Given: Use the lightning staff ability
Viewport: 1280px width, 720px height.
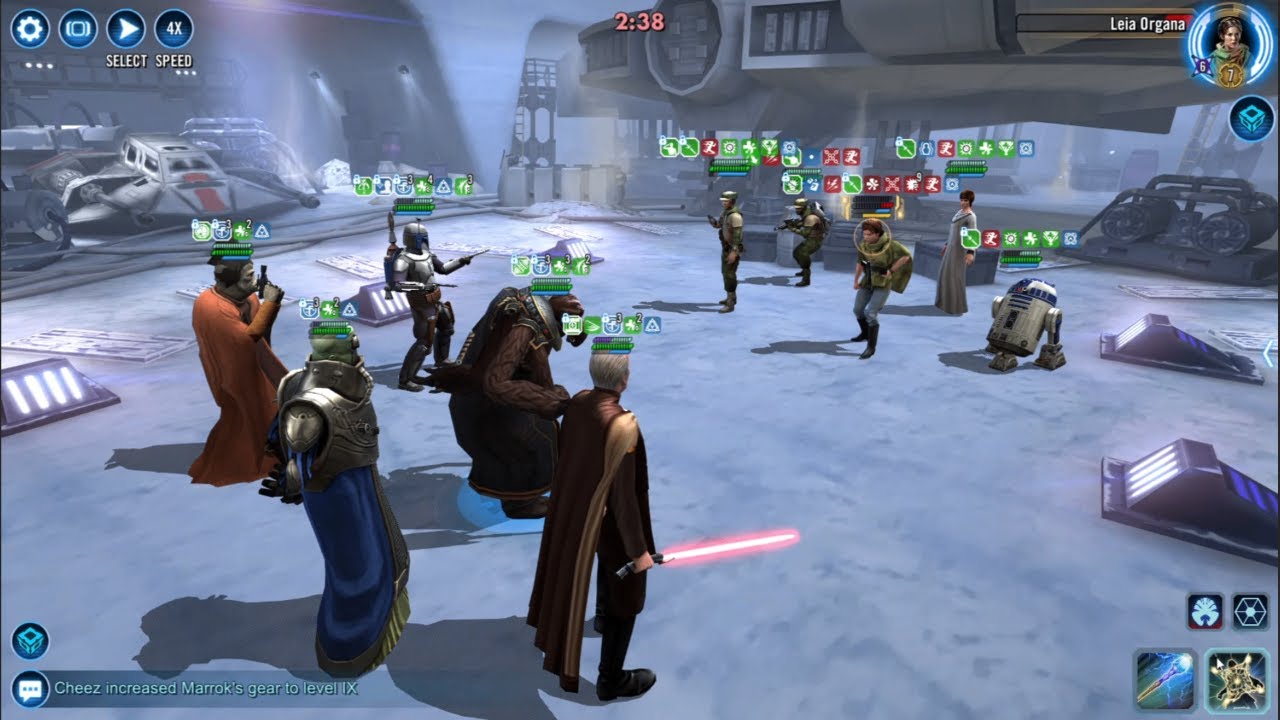Looking at the screenshot, I should 1166,681.
